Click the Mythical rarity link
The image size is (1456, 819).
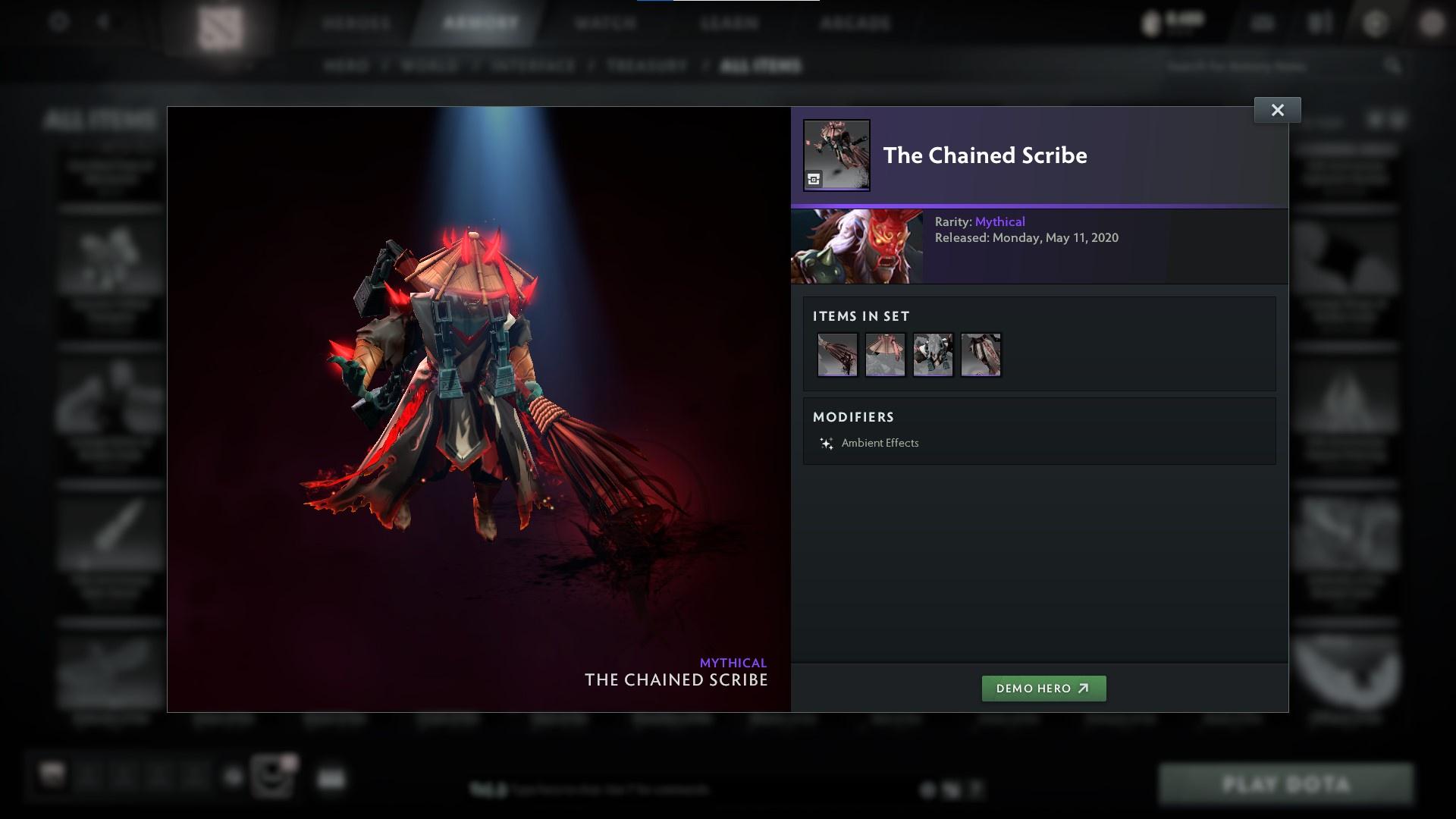click(x=1000, y=221)
